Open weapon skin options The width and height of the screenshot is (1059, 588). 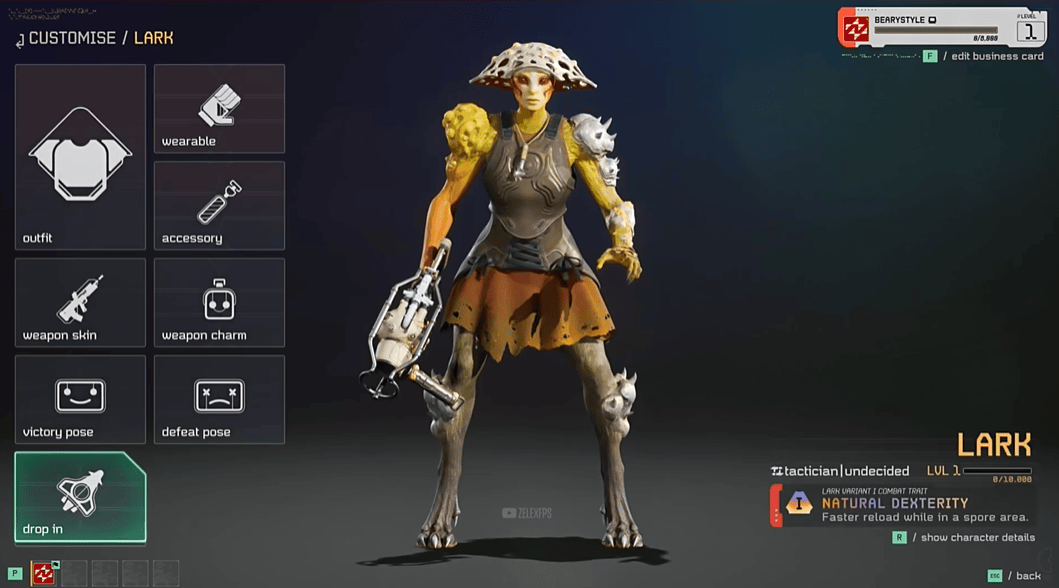[x=80, y=302]
